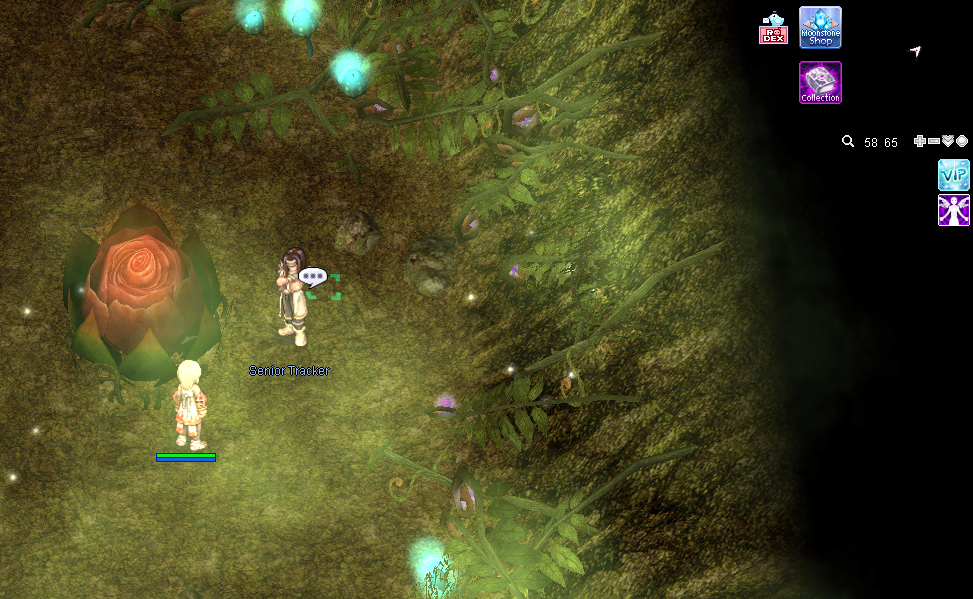973x599 pixels.
Task: Click the minimap's downward chevron button
Action: click(948, 142)
